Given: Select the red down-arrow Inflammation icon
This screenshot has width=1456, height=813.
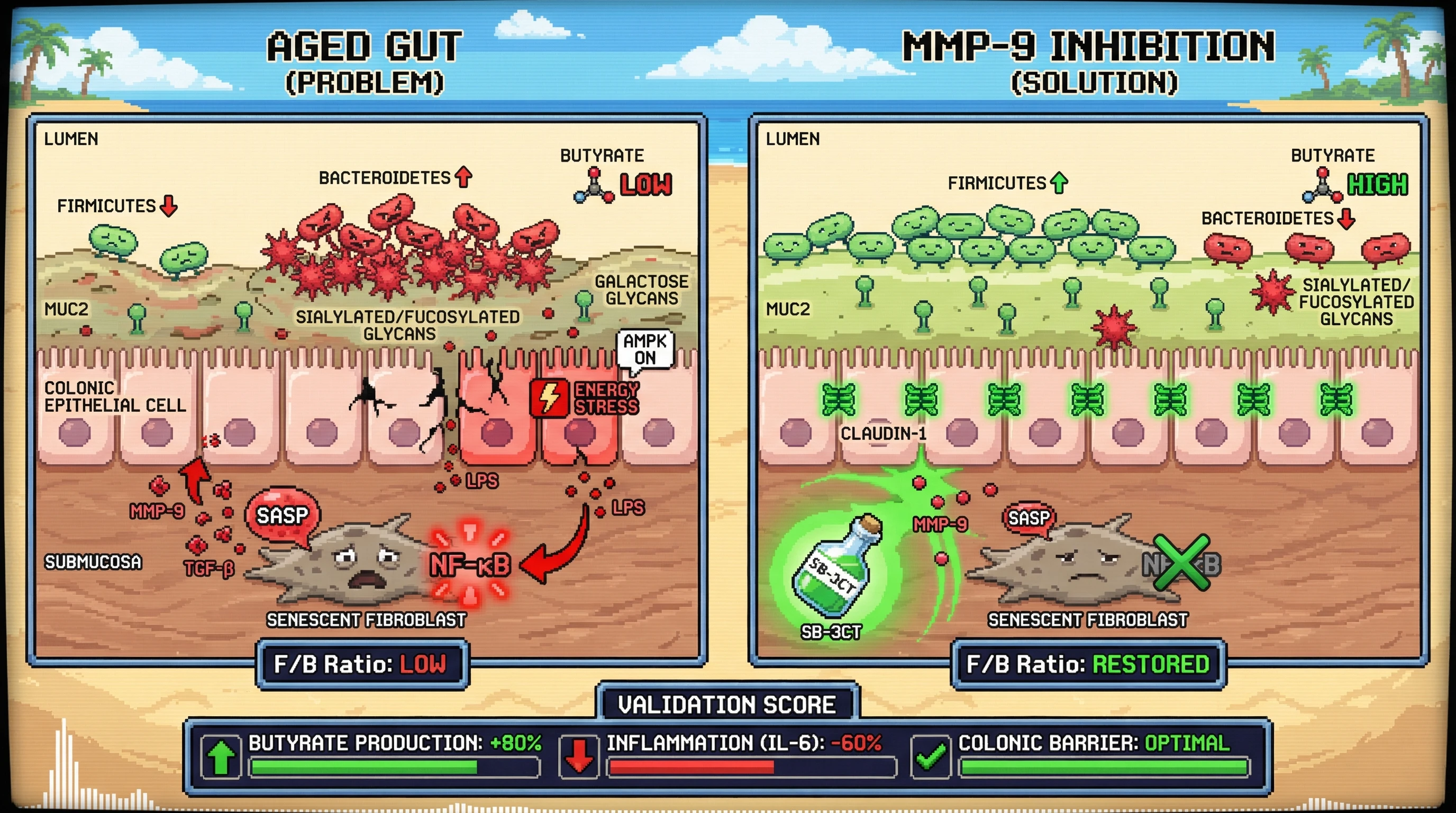Looking at the screenshot, I should tap(579, 756).
